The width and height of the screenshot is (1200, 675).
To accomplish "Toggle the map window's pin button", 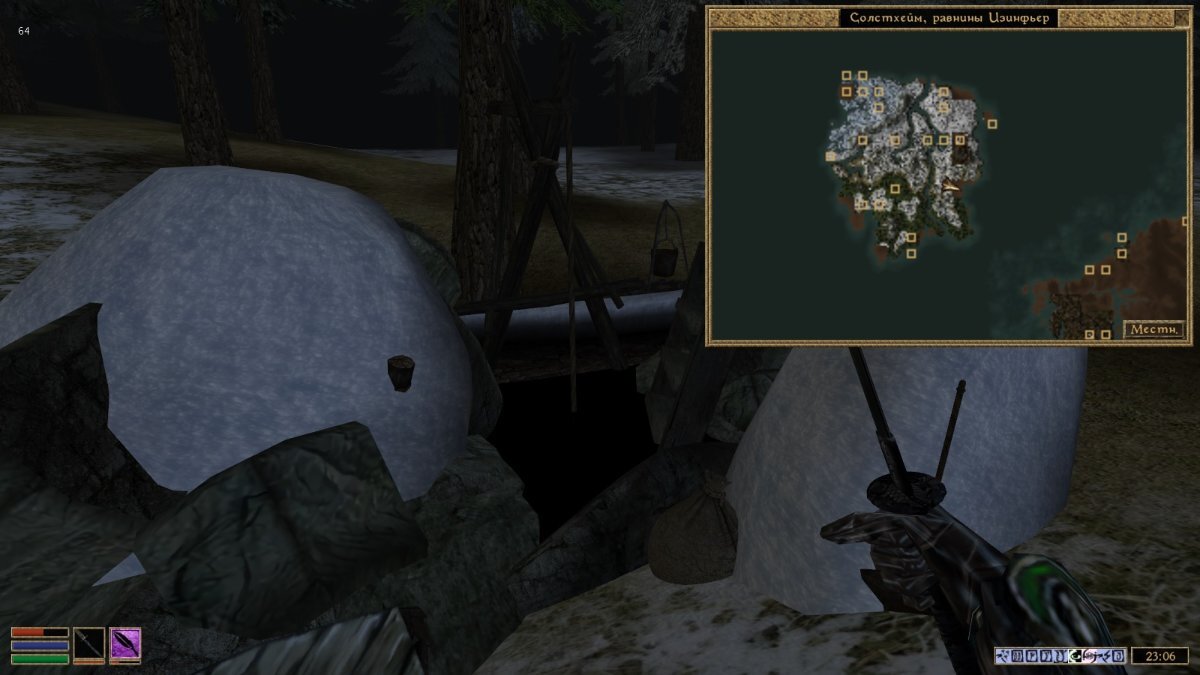I will tap(1184, 17).
